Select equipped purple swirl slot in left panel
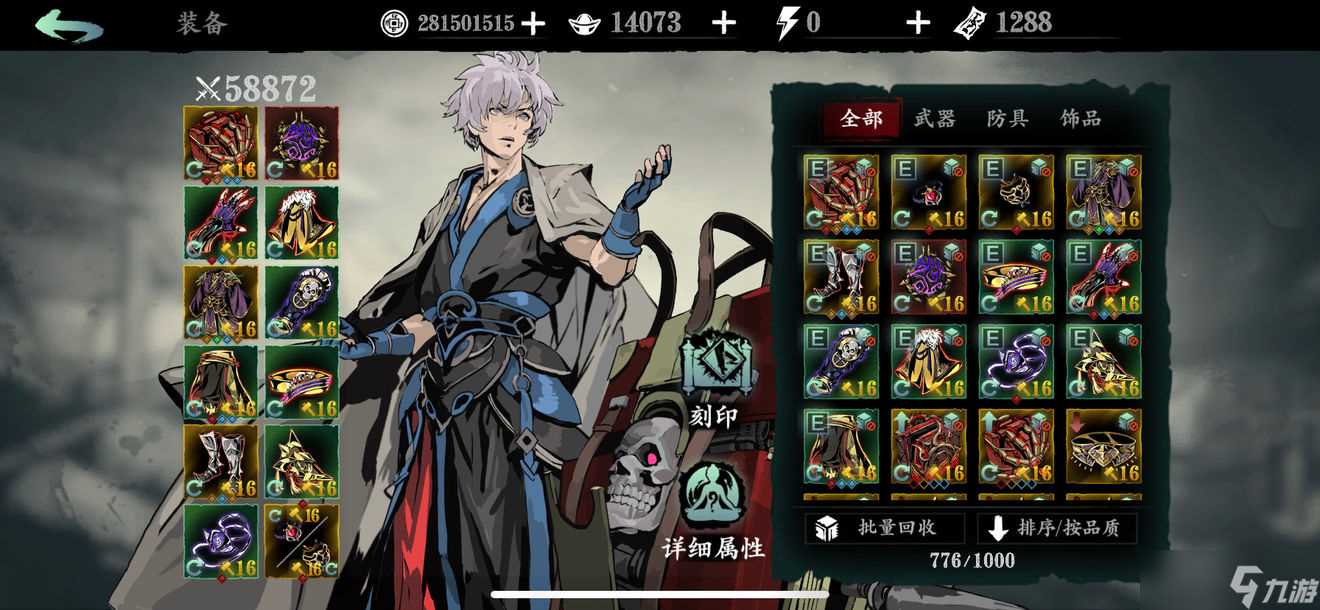 [x=221, y=541]
